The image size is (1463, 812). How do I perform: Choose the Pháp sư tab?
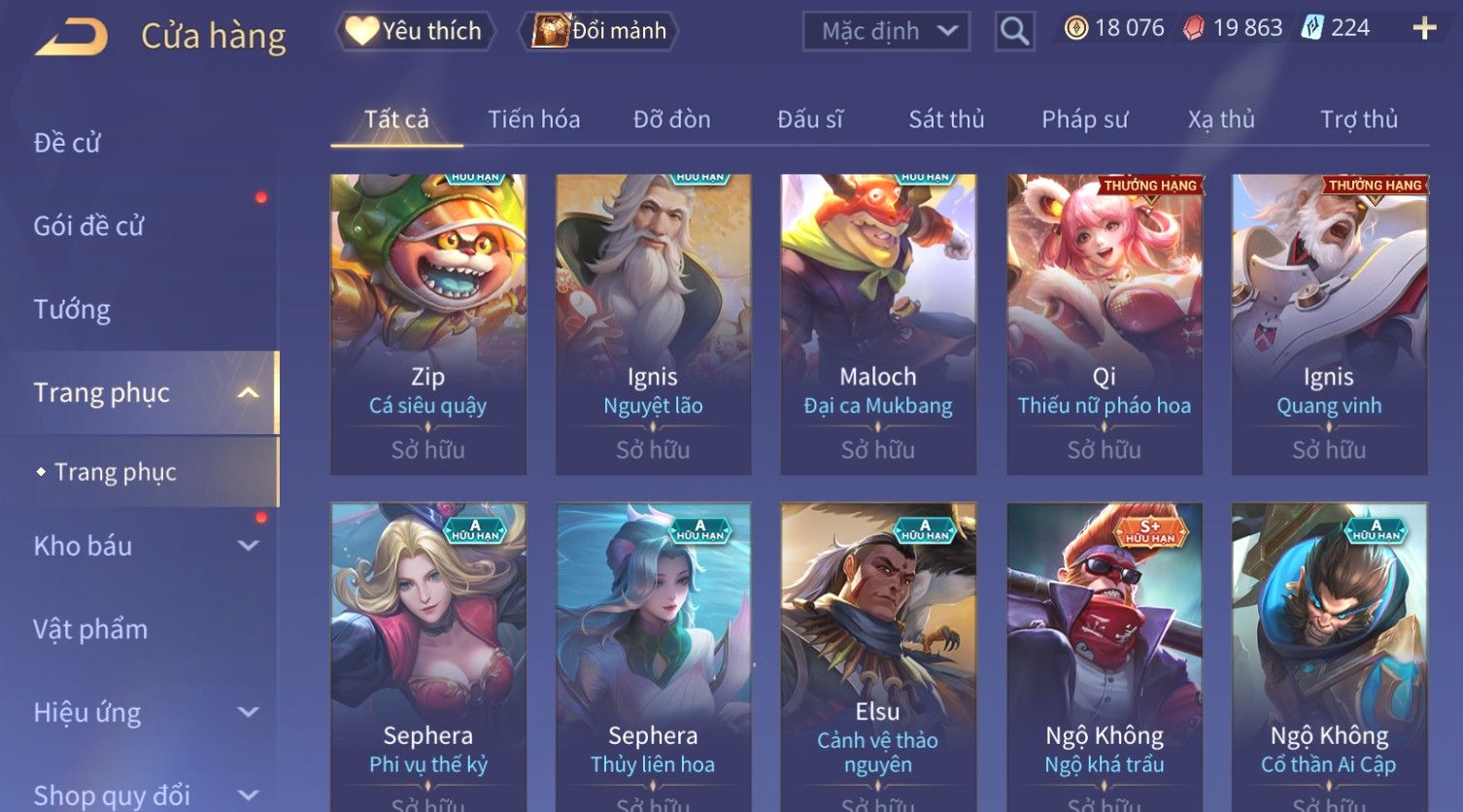coord(1084,119)
